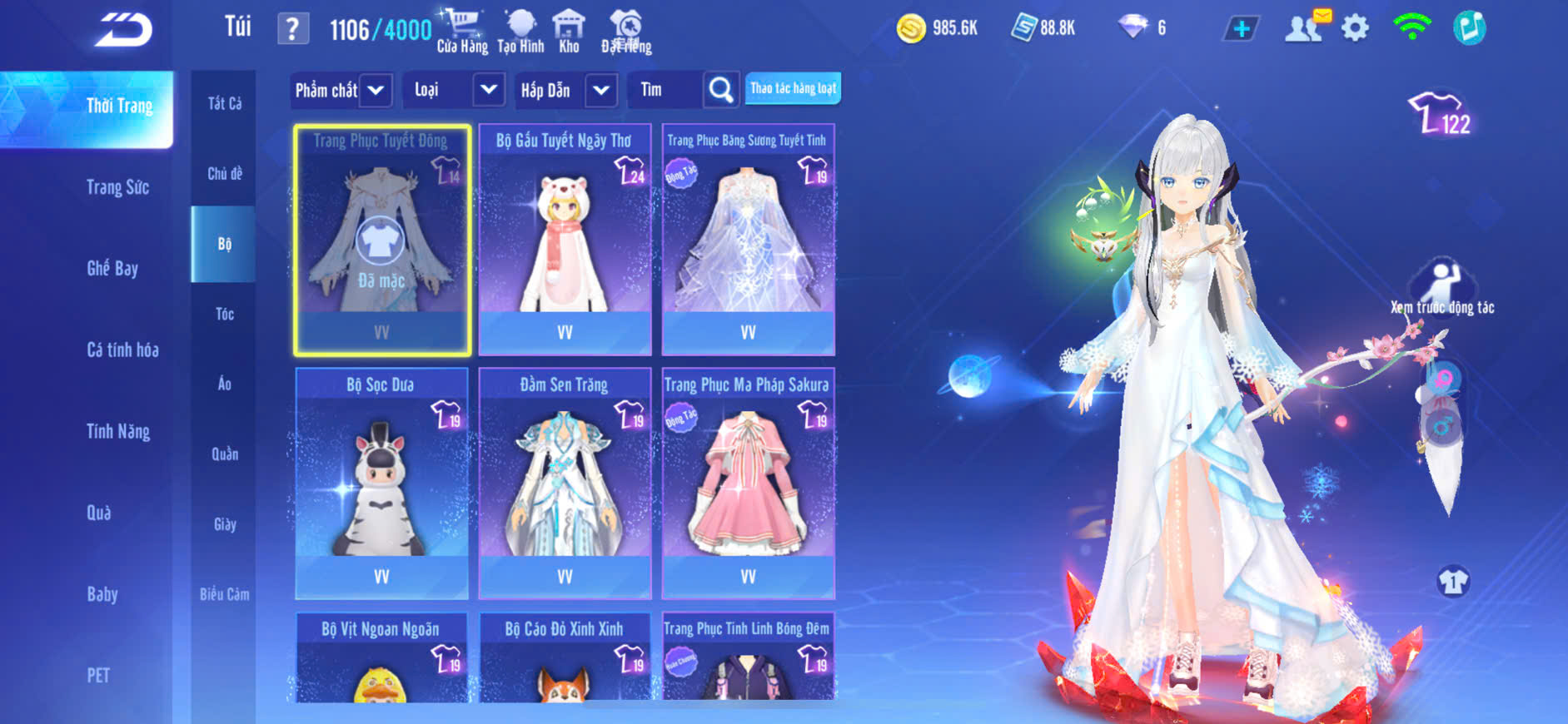Add currency with the plus button
This screenshot has height=724, width=1568.
(1241, 29)
